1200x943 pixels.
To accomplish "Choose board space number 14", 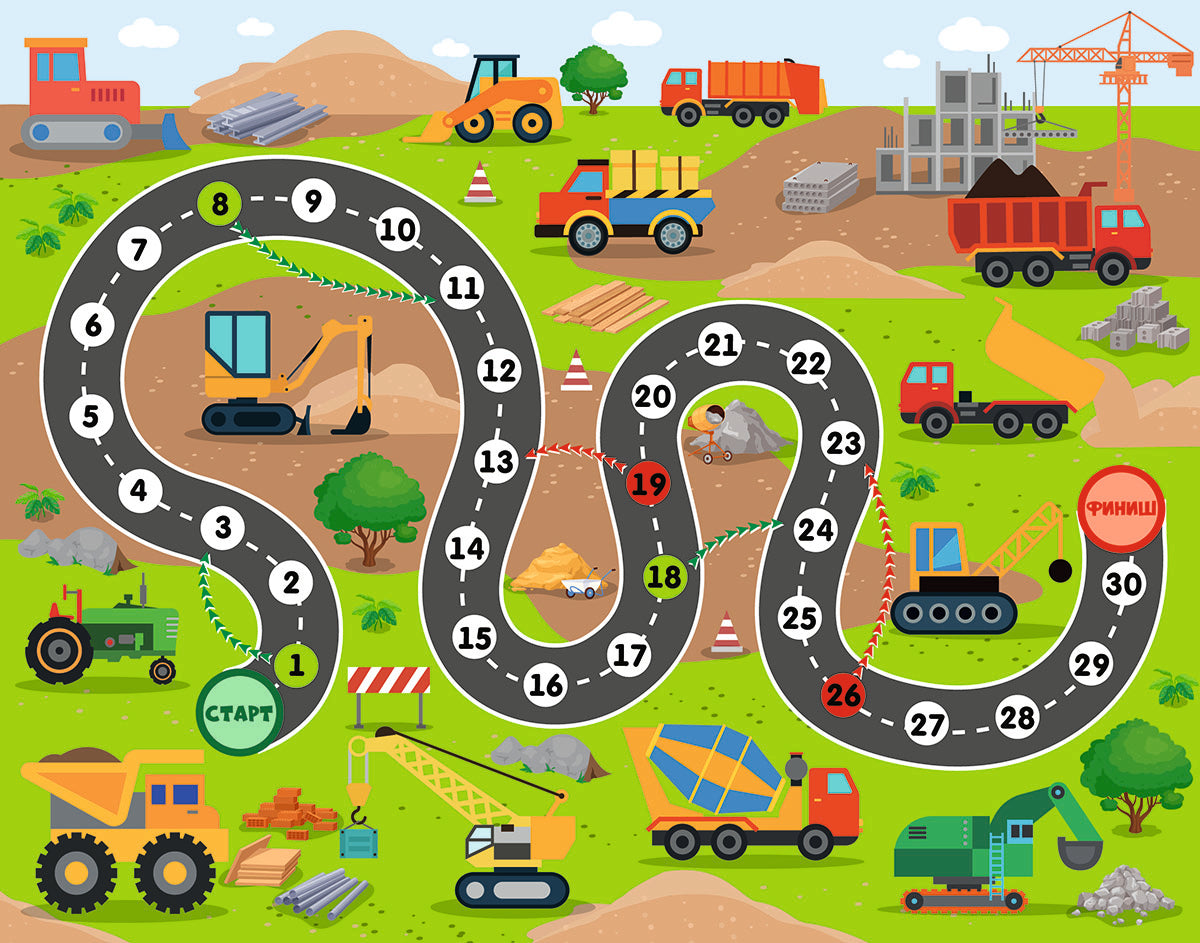I will click(x=466, y=548).
